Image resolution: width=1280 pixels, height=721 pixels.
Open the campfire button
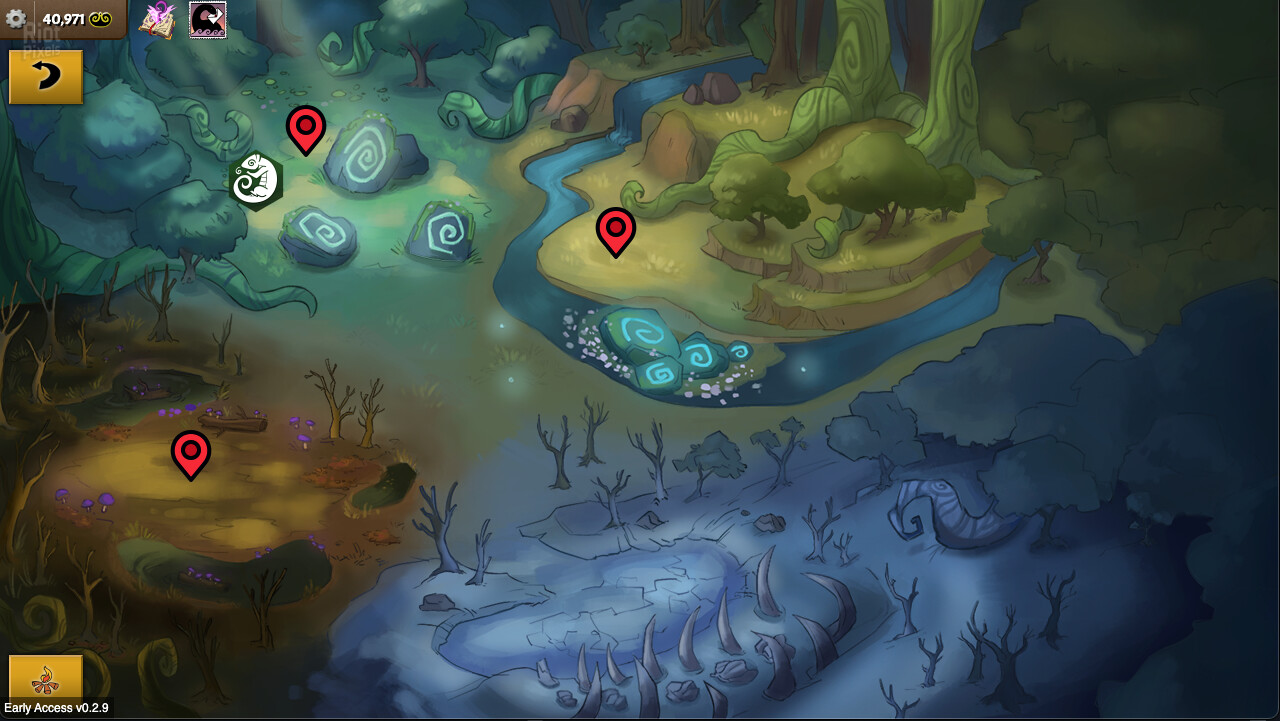click(x=45, y=680)
